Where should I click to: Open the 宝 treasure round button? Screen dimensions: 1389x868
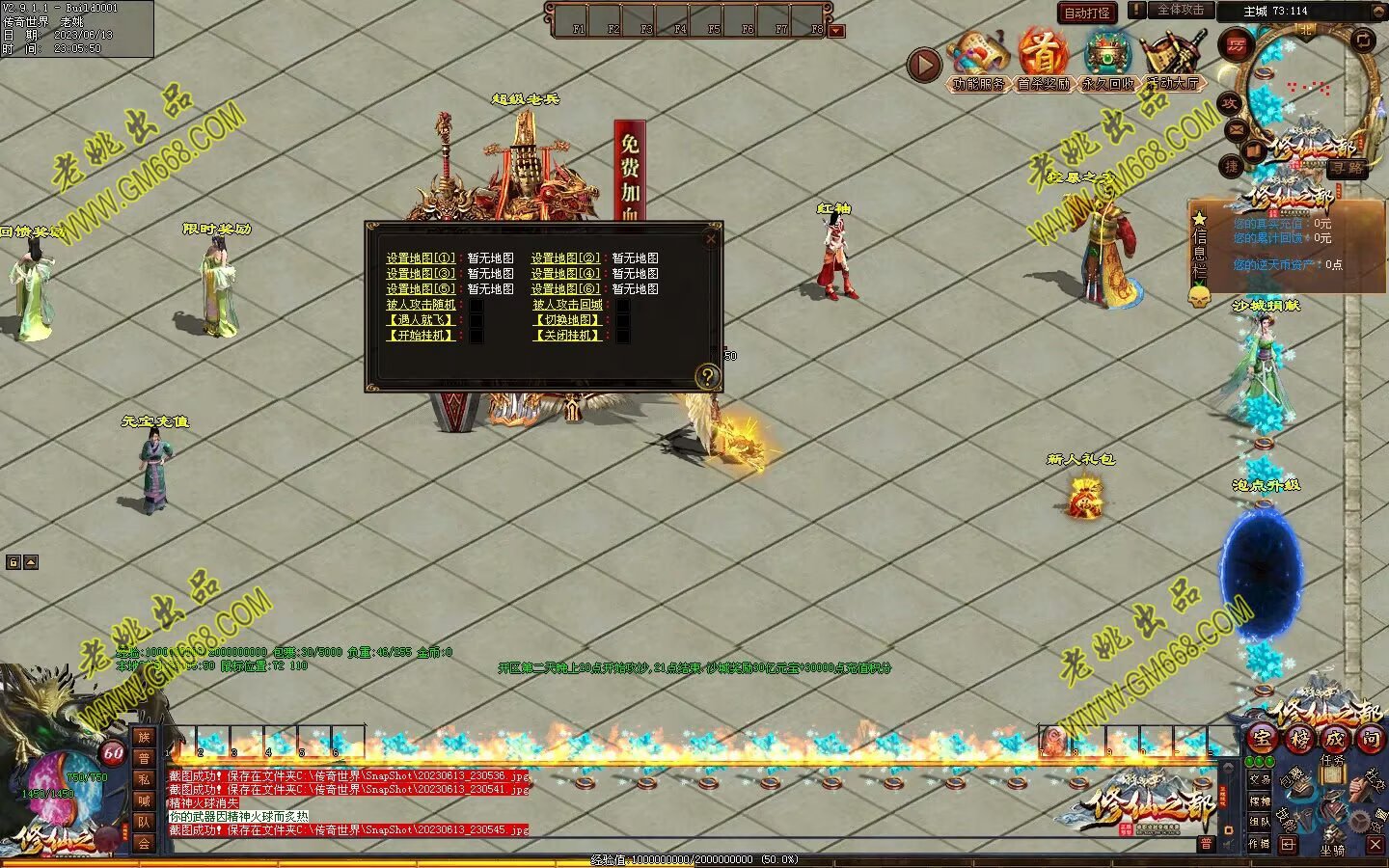click(x=1262, y=739)
